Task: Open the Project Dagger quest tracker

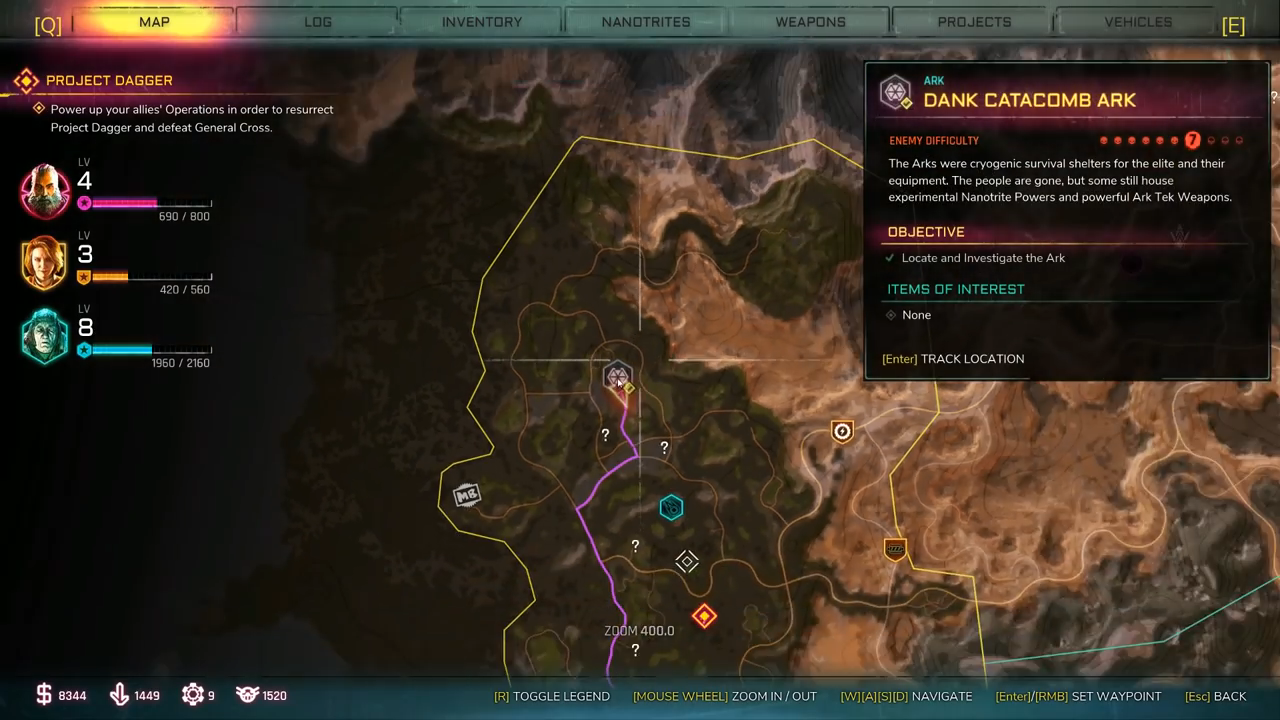Action: (x=109, y=80)
